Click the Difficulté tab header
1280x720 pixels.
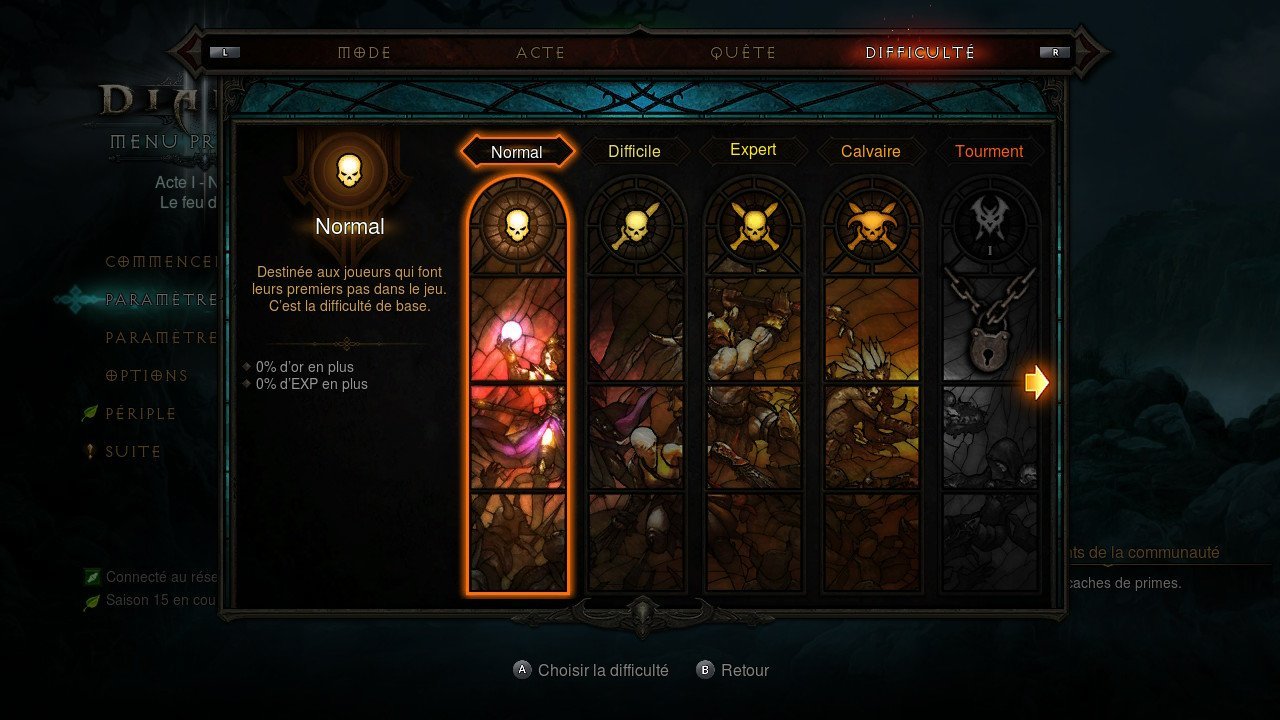920,53
